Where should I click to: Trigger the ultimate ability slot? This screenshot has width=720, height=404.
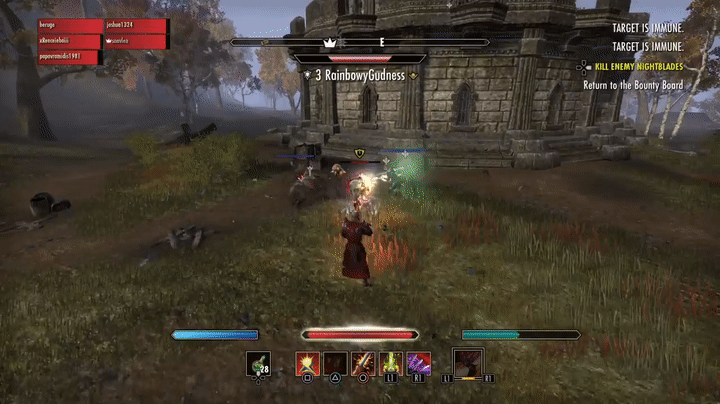click(x=468, y=362)
